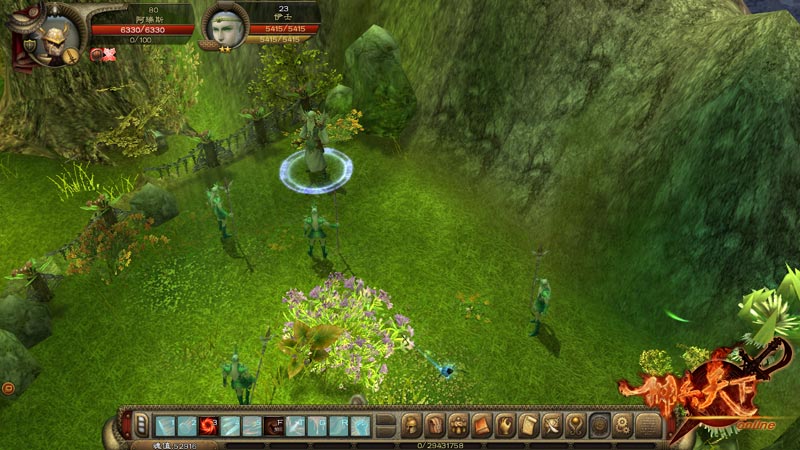Use the dark skill icon marked F

pos(274,425)
